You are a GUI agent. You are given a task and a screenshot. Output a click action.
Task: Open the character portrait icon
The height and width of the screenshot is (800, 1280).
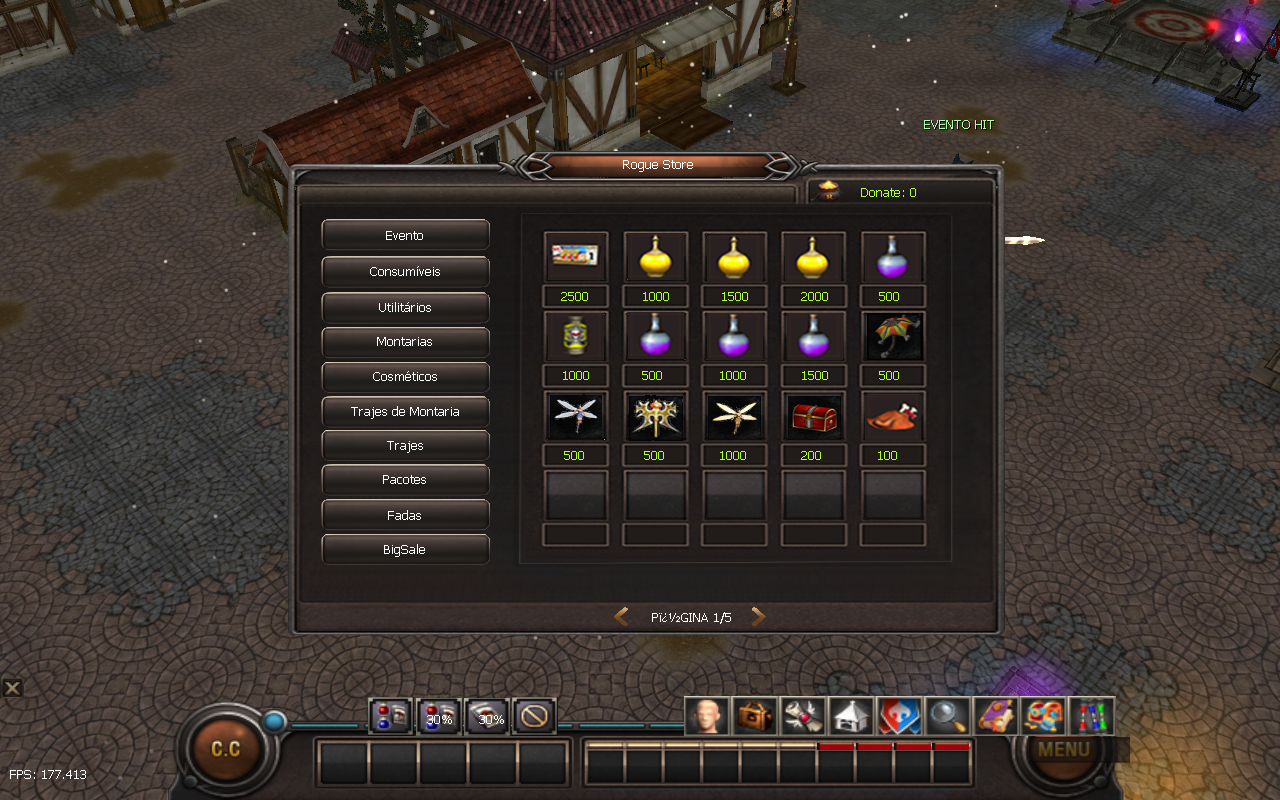pyautogui.click(x=706, y=716)
